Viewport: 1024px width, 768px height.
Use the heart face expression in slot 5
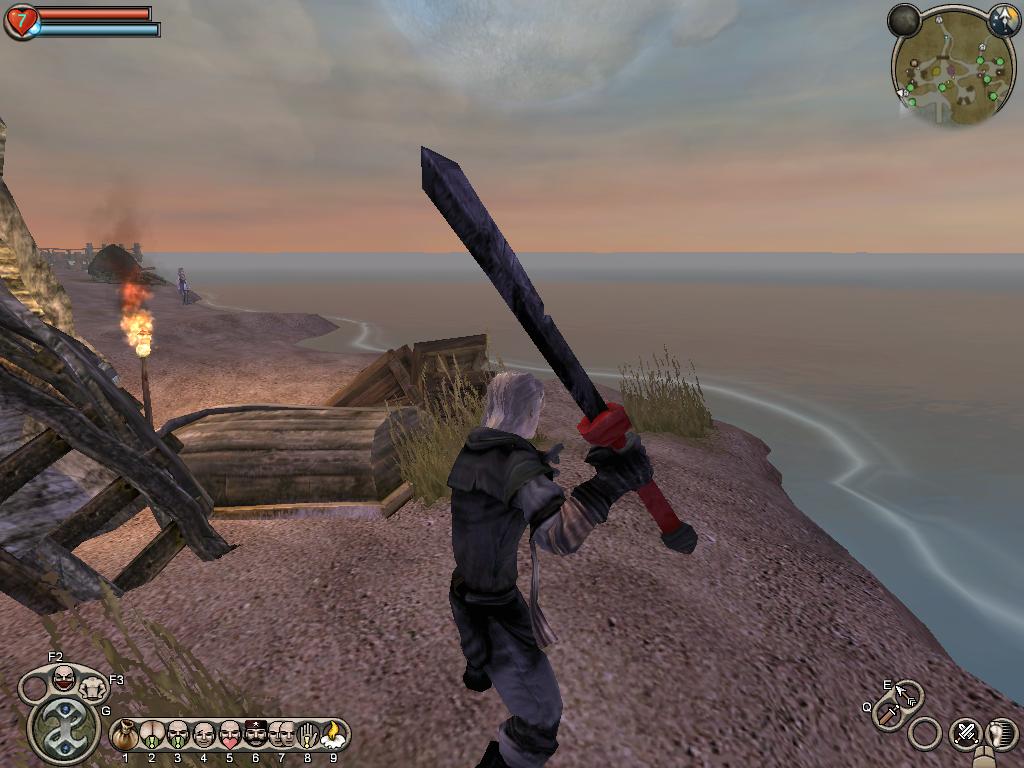pyautogui.click(x=229, y=736)
